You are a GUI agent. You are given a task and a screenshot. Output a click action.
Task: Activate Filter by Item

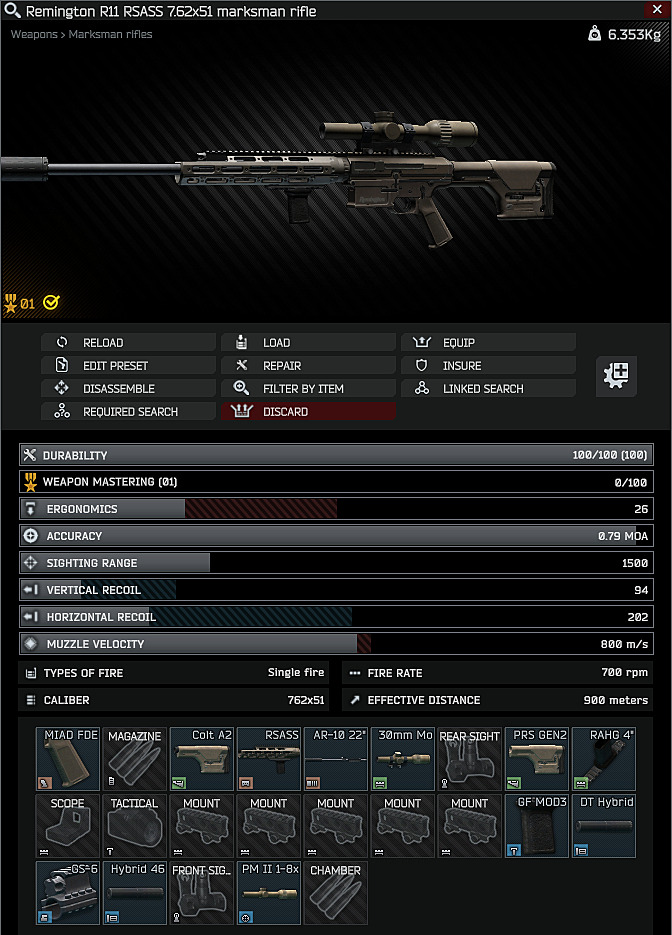pyautogui.click(x=308, y=389)
